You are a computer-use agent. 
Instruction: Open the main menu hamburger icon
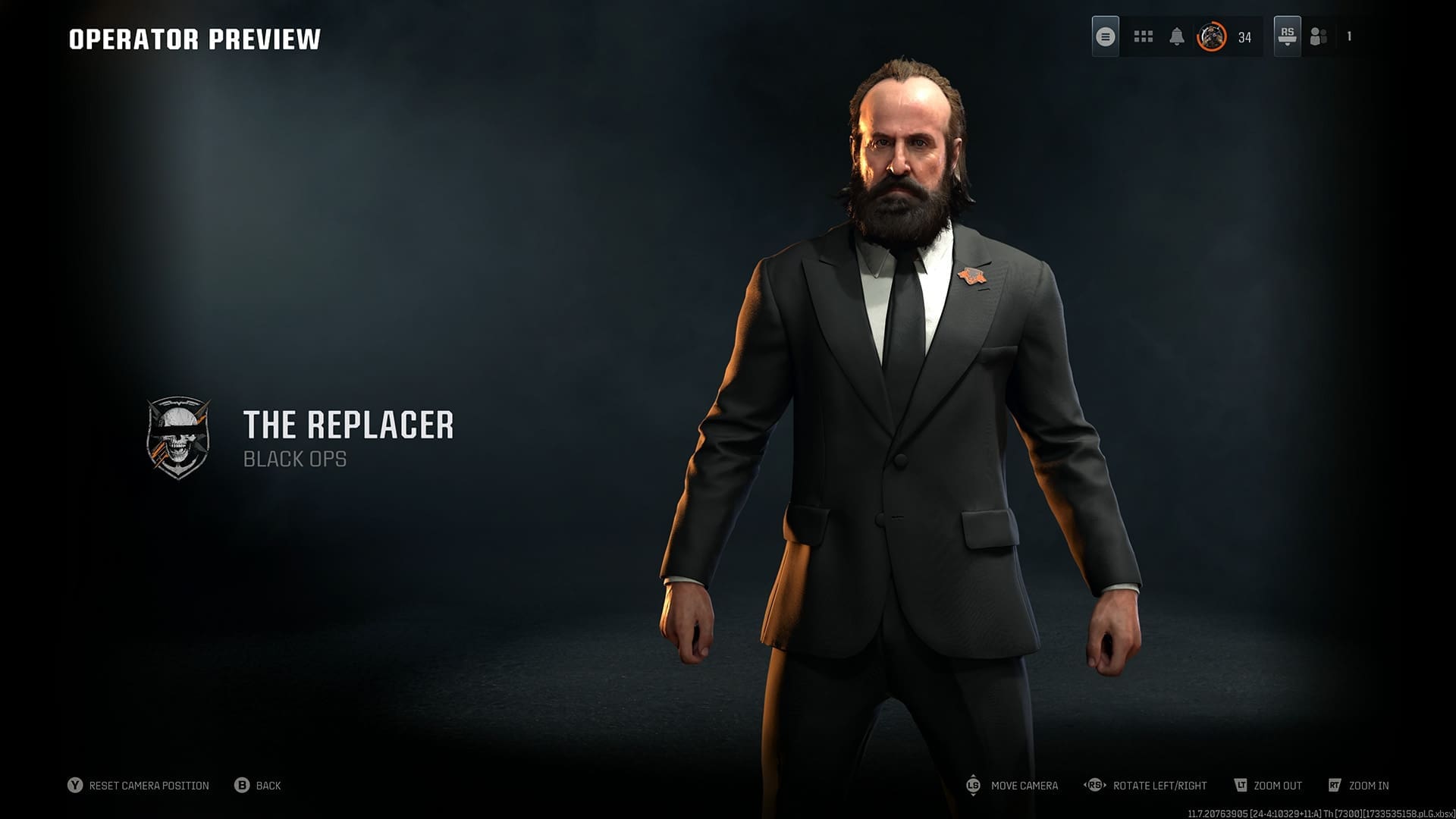(1105, 35)
